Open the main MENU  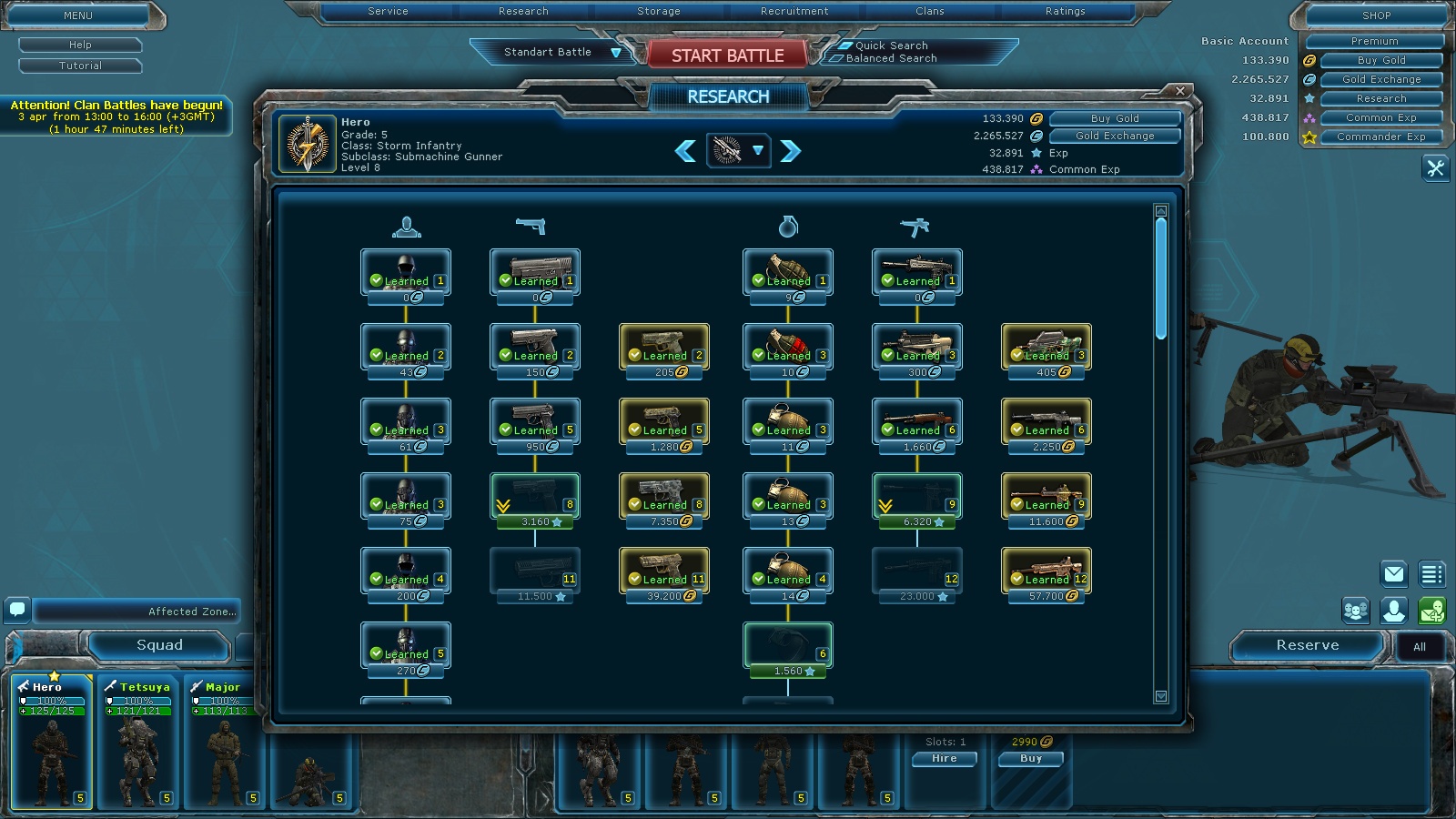78,15
